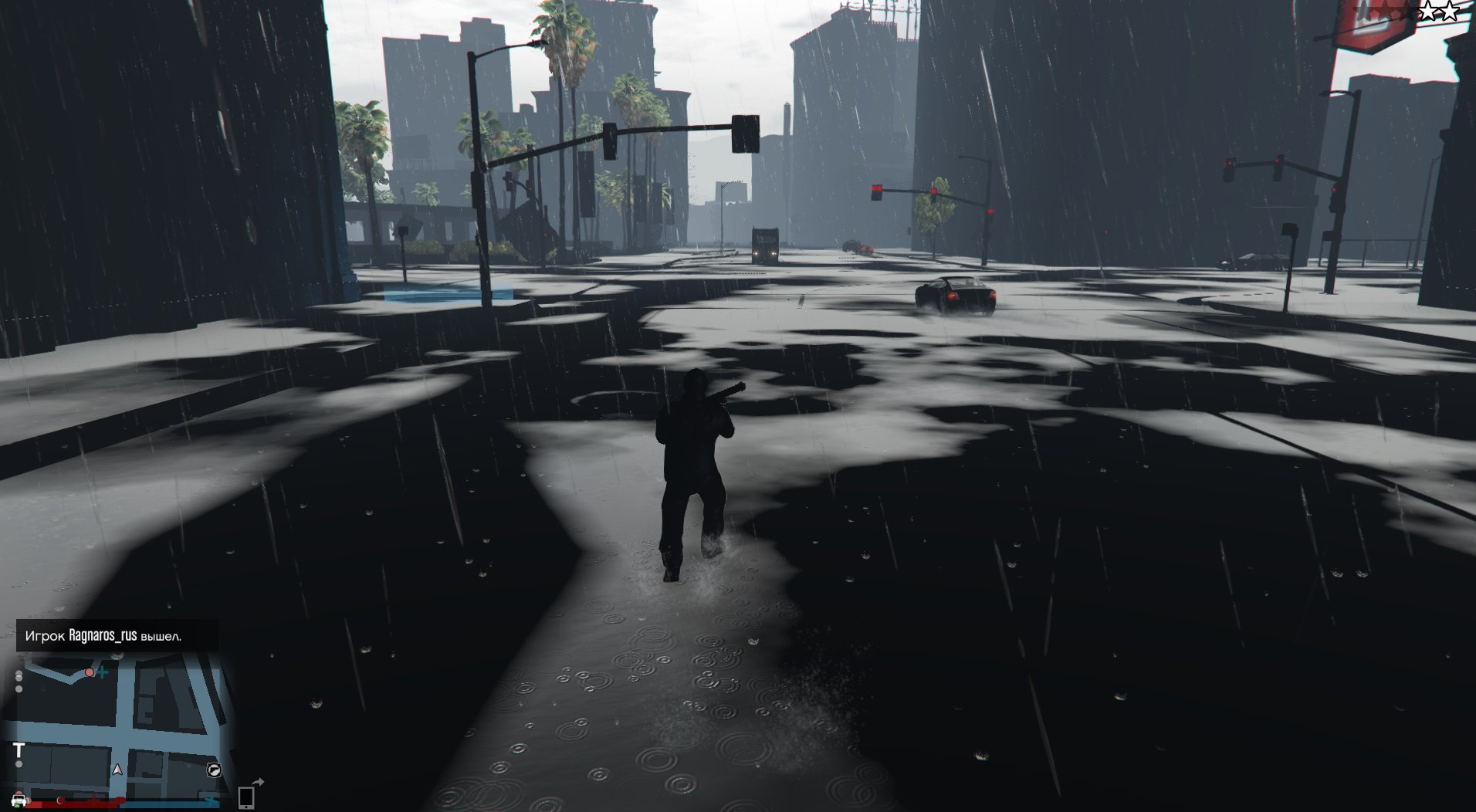The width and height of the screenshot is (1476, 812).
Task: Select the gun shop blip on the minimap
Action: click(x=214, y=770)
